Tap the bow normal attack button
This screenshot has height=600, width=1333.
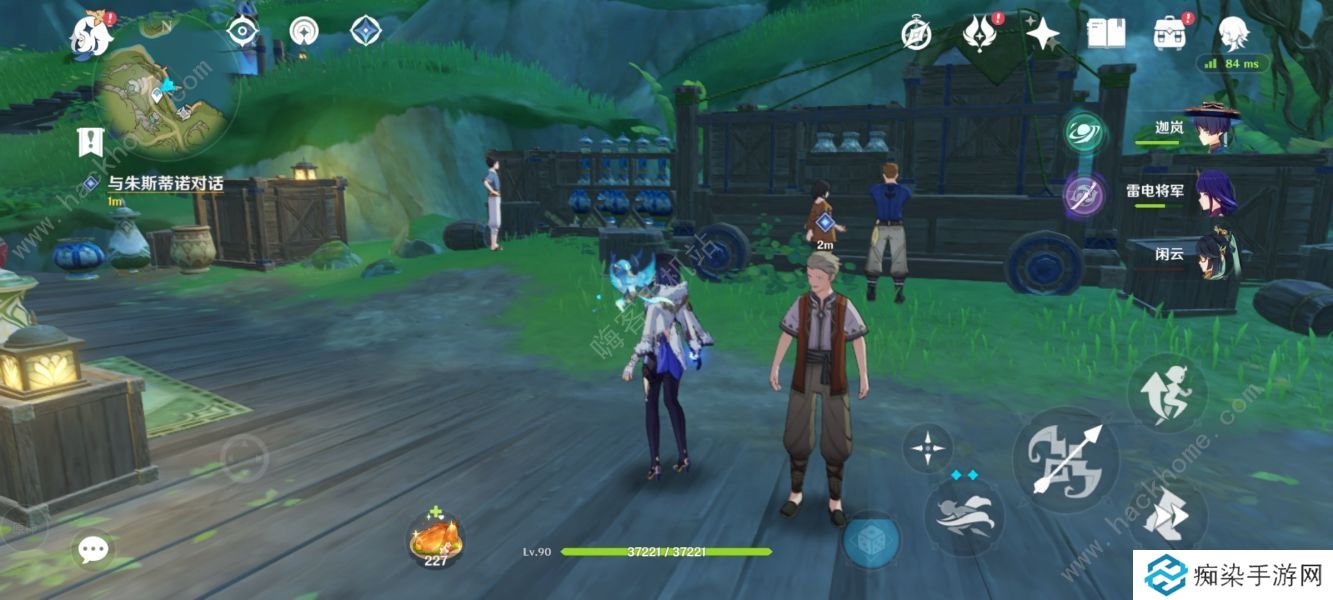[x=1066, y=460]
